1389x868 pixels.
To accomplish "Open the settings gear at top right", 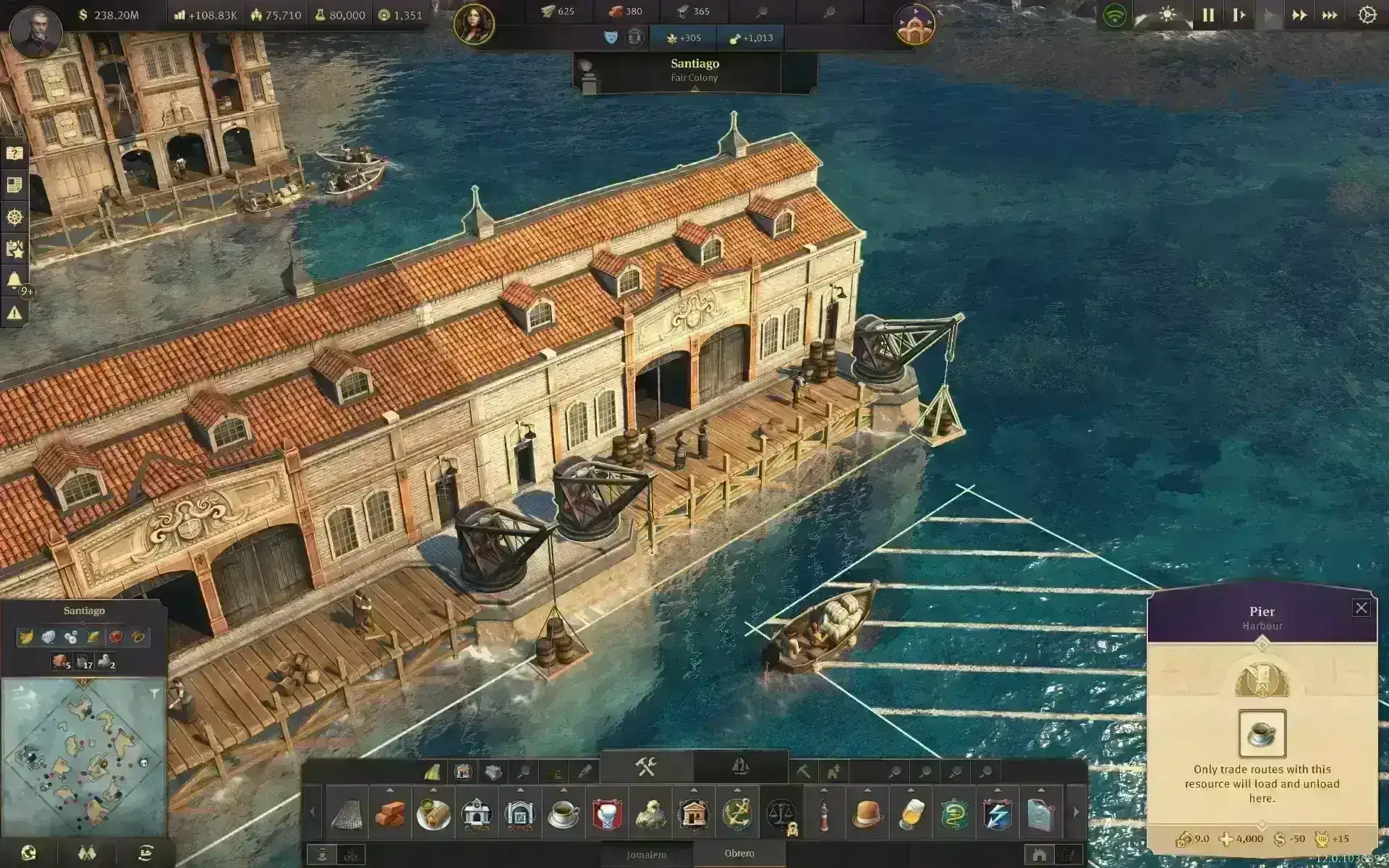I will tap(1368, 14).
